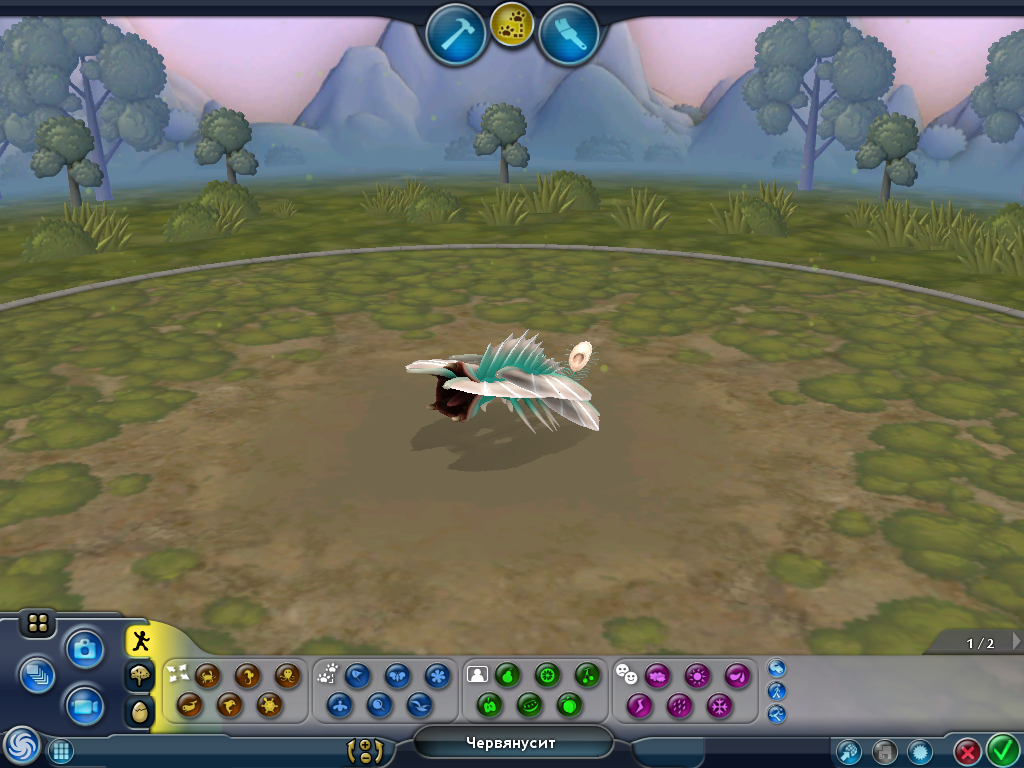
Task: Select the tree background tab
Action: 140,676
